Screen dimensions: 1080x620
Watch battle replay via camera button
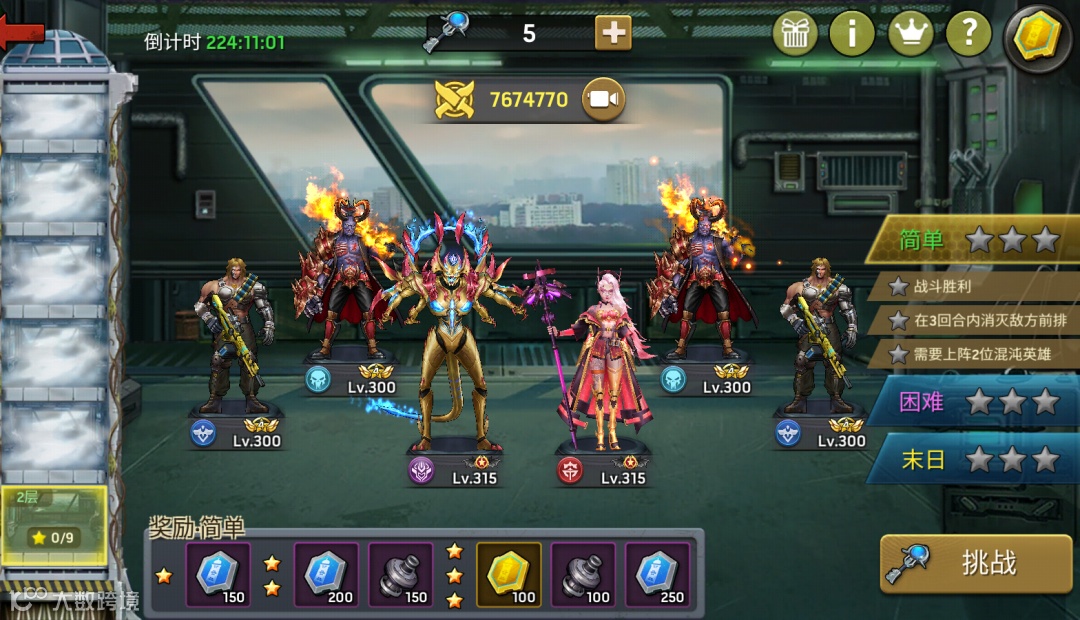pos(604,99)
